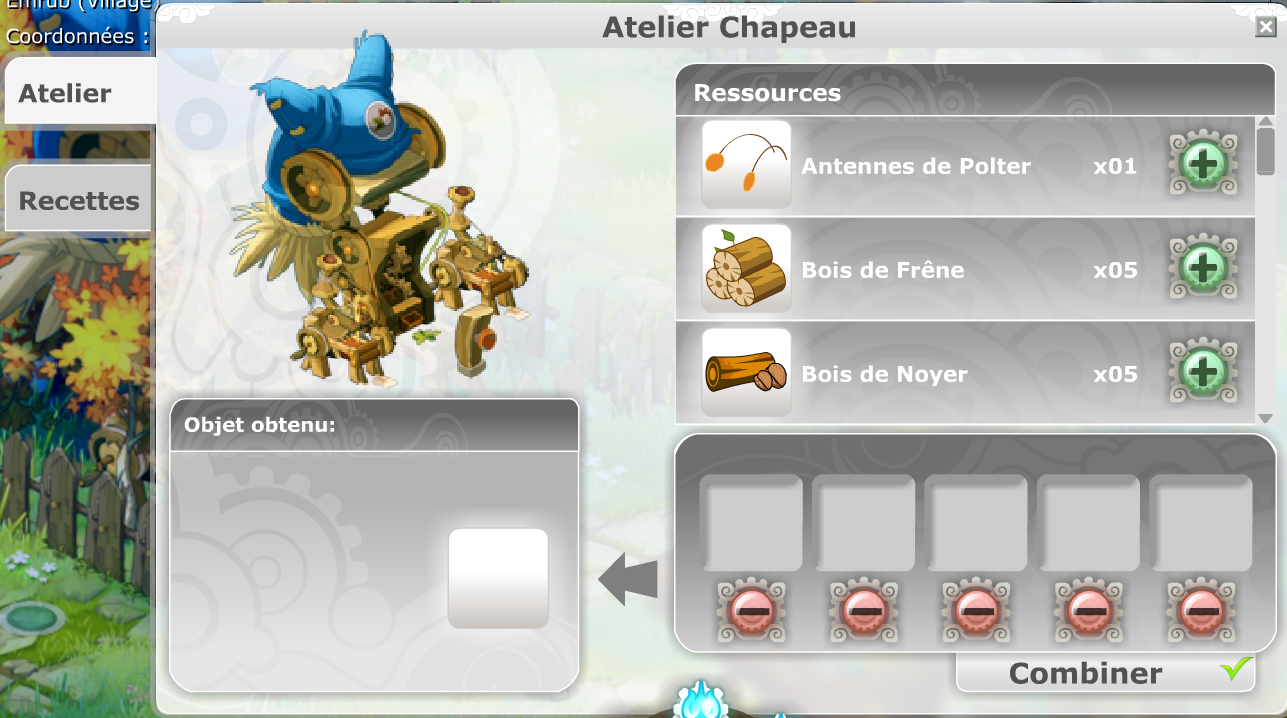Add Bois de Frêne with plus button
Image resolution: width=1287 pixels, height=718 pixels.
tap(1203, 269)
